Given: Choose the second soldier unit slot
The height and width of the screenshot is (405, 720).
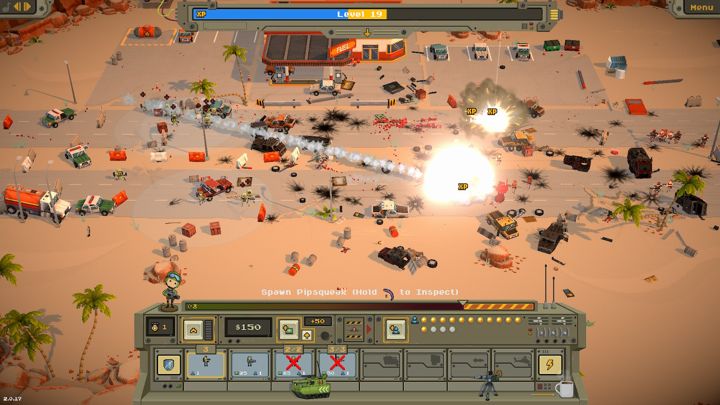Looking at the screenshot, I should coord(248,364).
